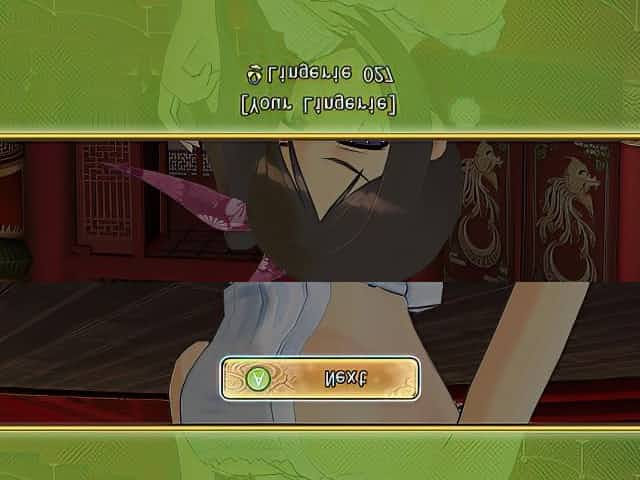Click the Next button
Screen dimensions: 640x480
point(320,379)
